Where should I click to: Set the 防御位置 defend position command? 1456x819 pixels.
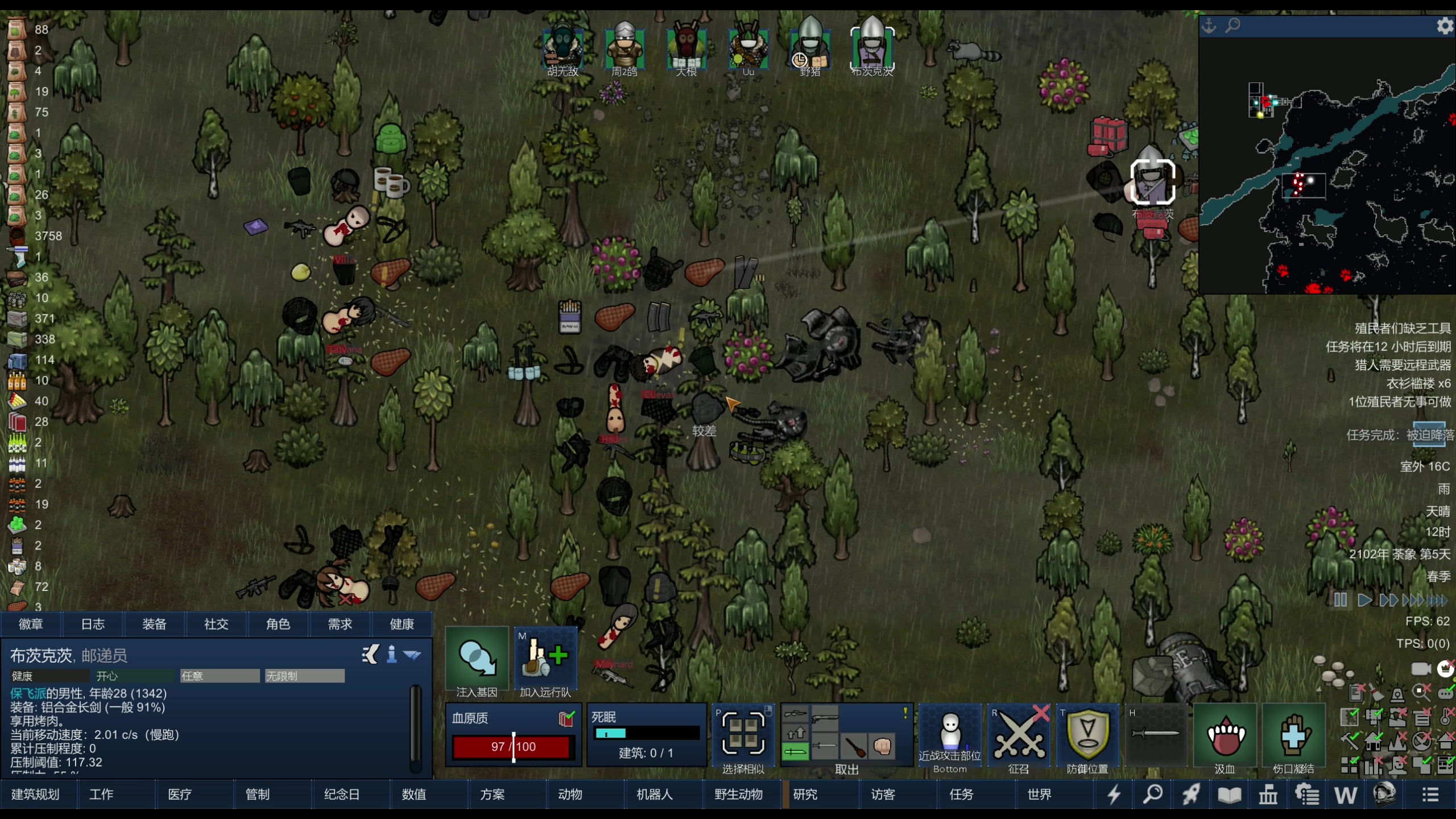tap(1087, 737)
